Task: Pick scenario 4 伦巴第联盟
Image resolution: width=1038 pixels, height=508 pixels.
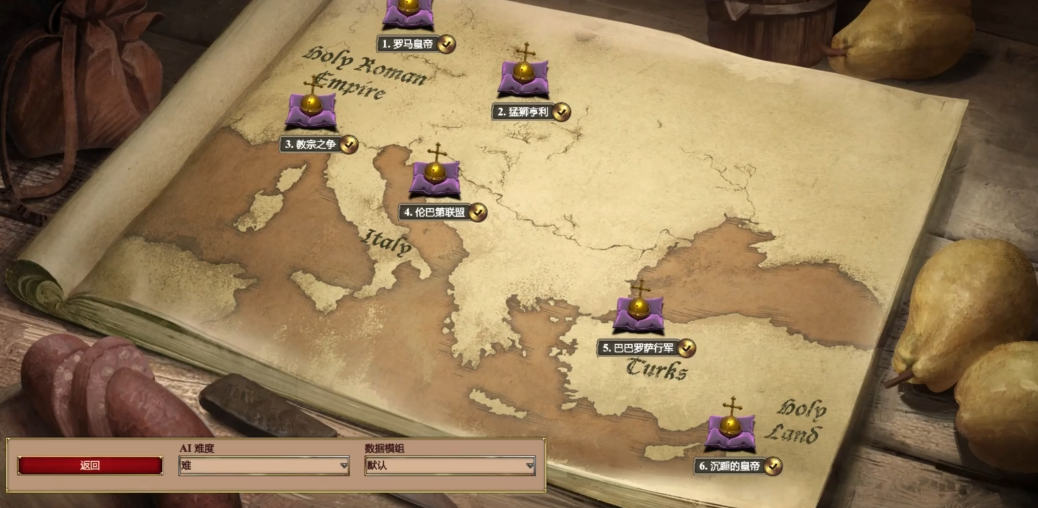Action: 435,177
